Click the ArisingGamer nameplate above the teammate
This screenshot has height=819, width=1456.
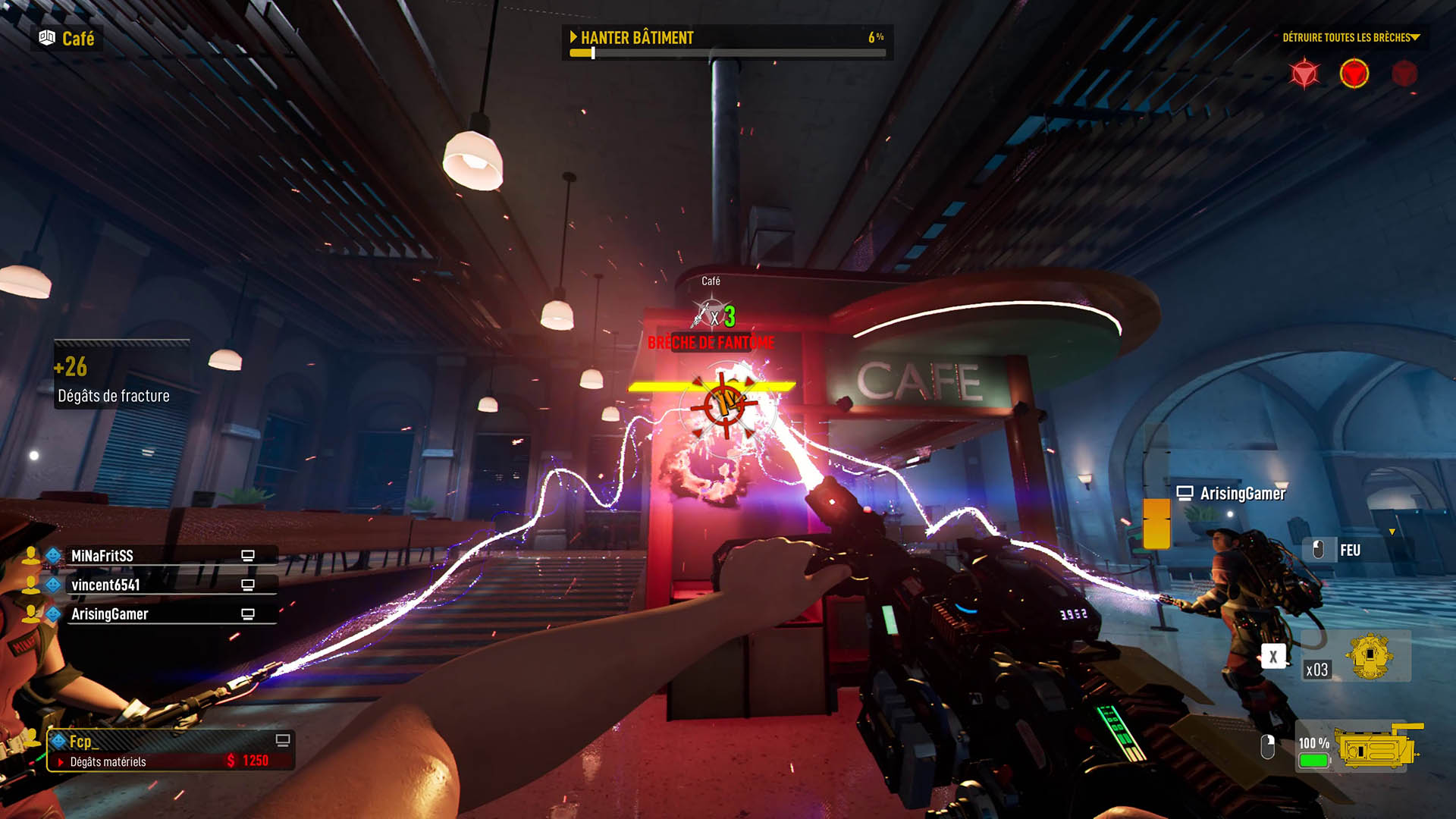click(x=1242, y=494)
